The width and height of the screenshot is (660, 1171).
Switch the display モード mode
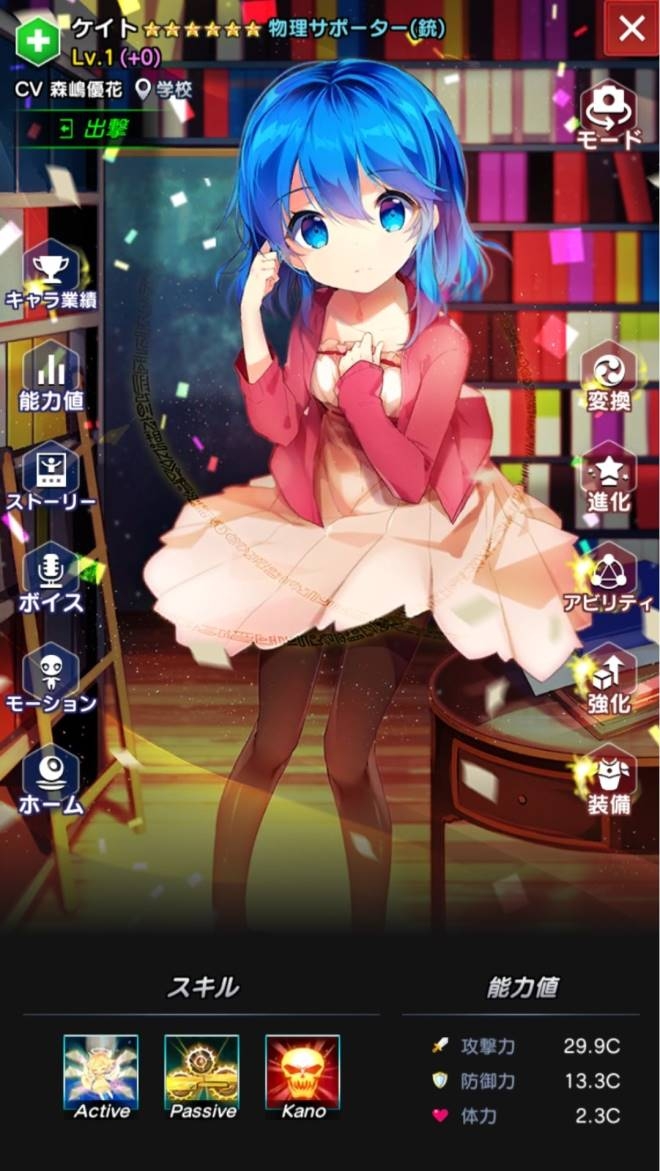point(609,115)
